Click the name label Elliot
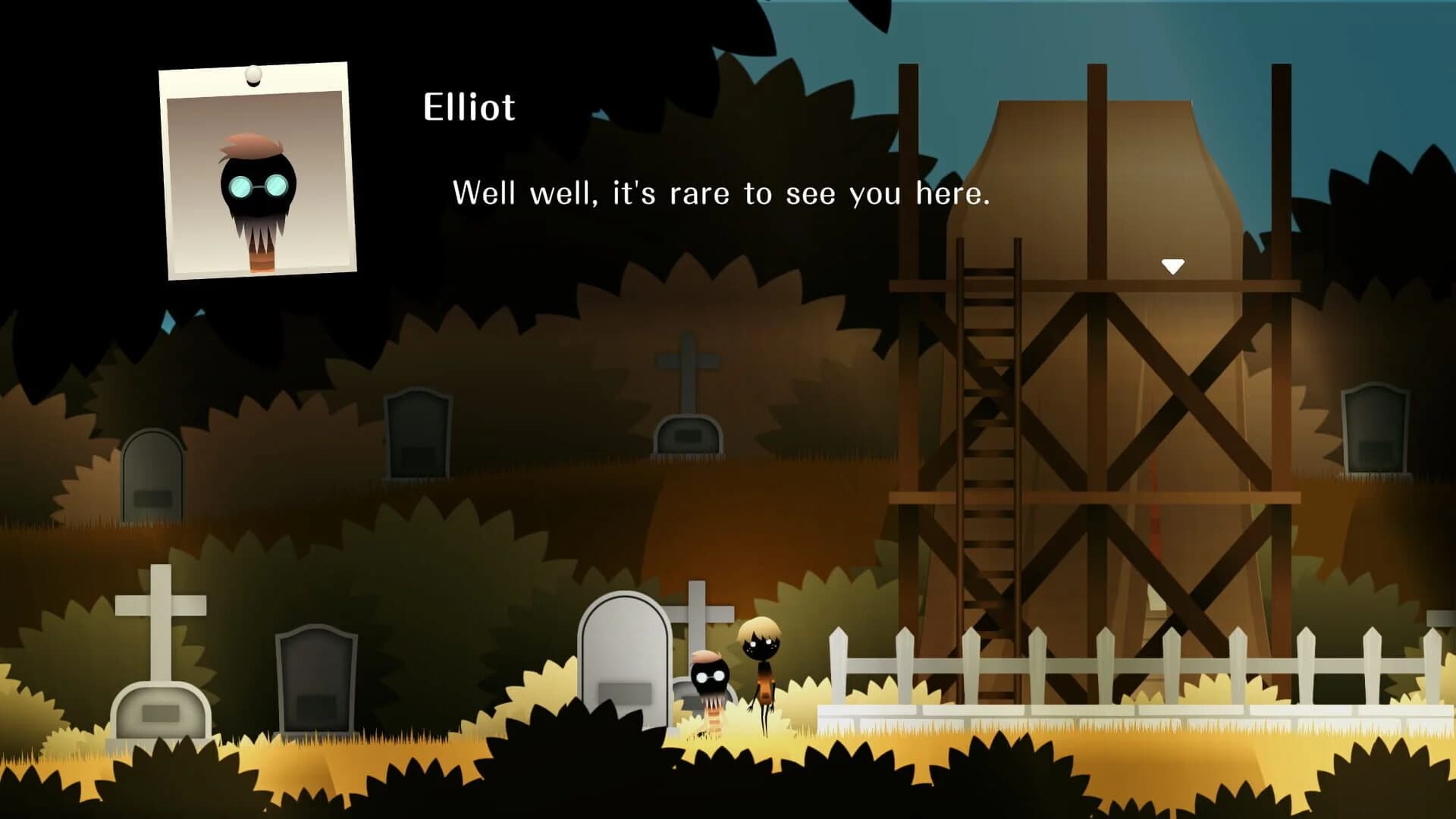Viewport: 1456px width, 819px height. tap(468, 107)
